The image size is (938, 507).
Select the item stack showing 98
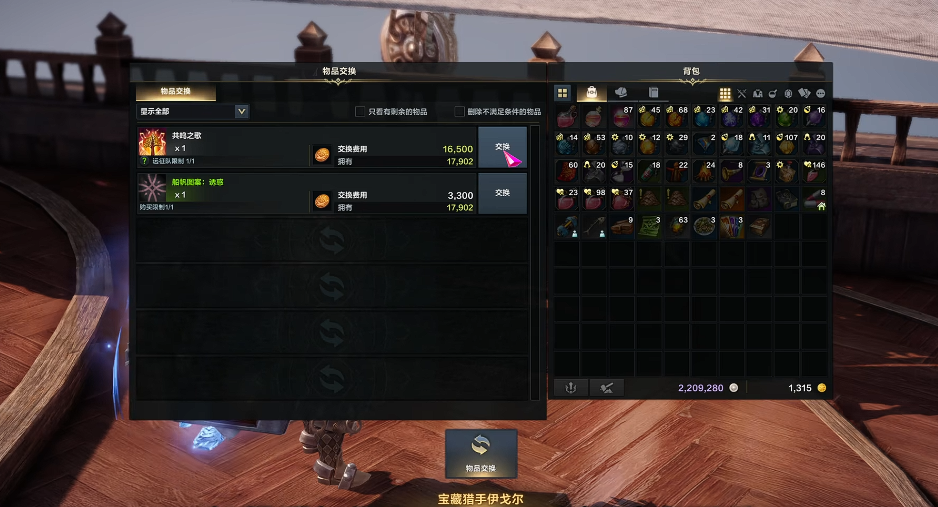[x=594, y=199]
